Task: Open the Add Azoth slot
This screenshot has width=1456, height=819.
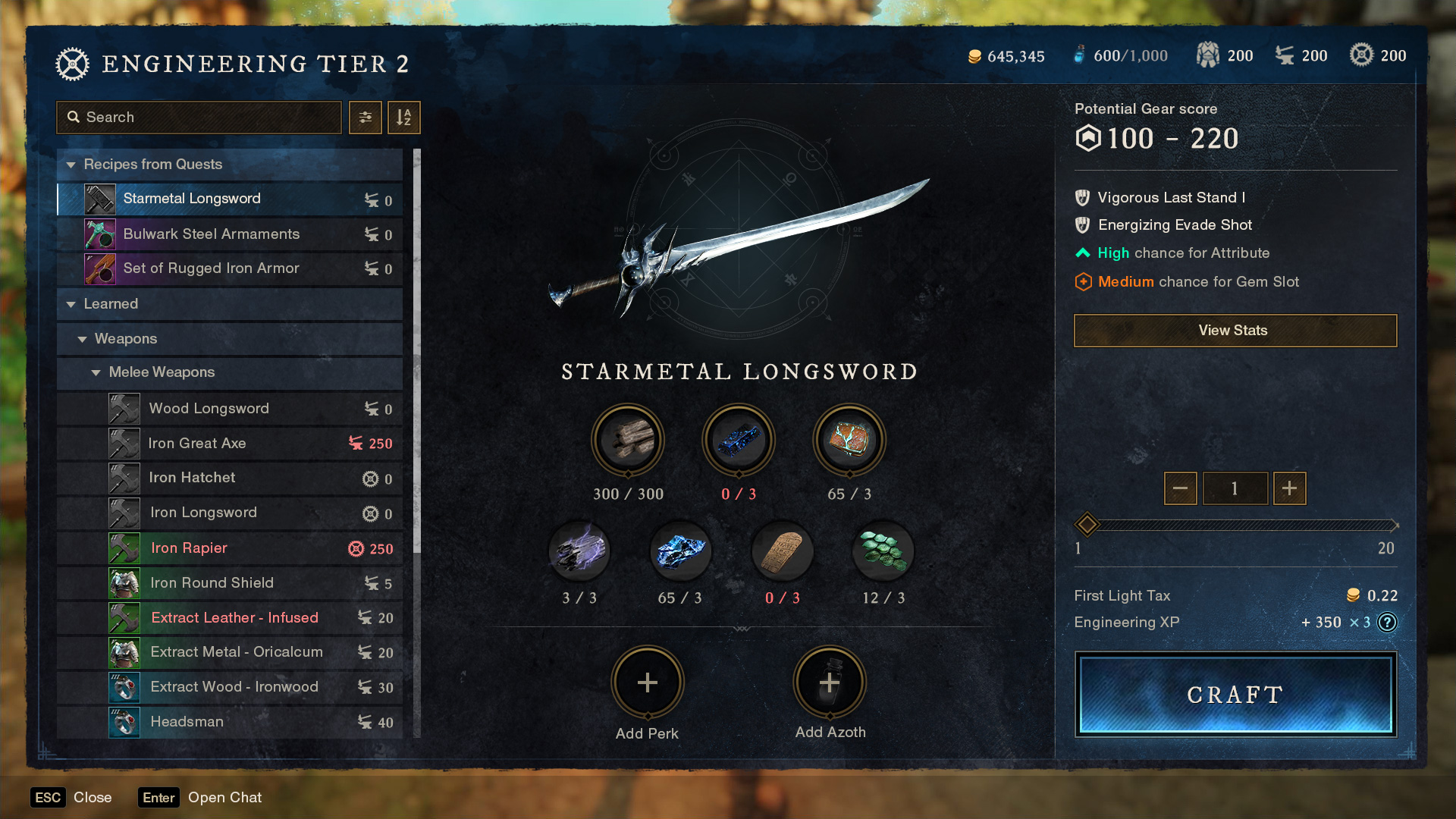Action: pyautogui.click(x=829, y=682)
